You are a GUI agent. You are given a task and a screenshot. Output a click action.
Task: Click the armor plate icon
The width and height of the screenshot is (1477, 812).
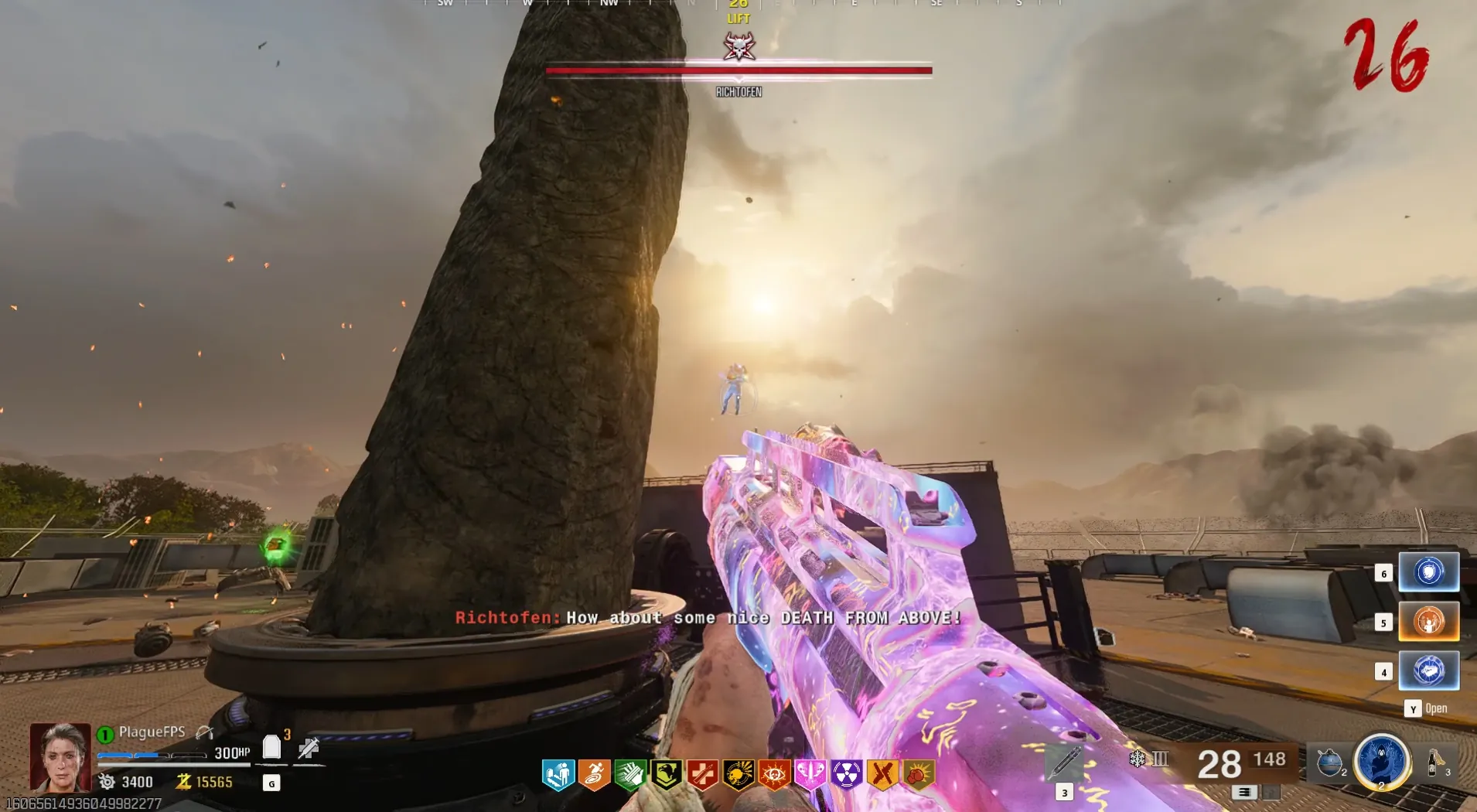[271, 748]
